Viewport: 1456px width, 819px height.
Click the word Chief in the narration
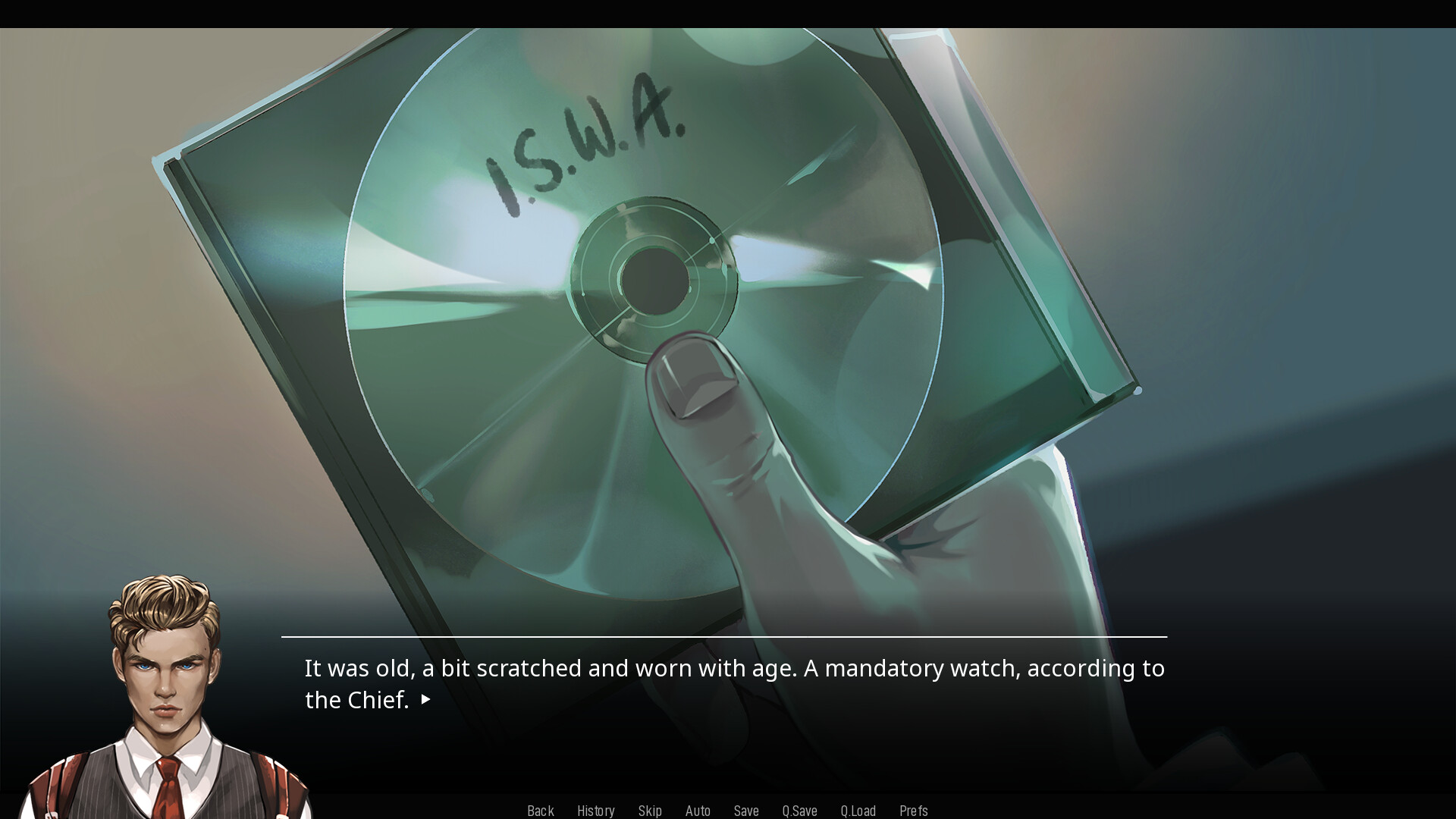click(377, 700)
